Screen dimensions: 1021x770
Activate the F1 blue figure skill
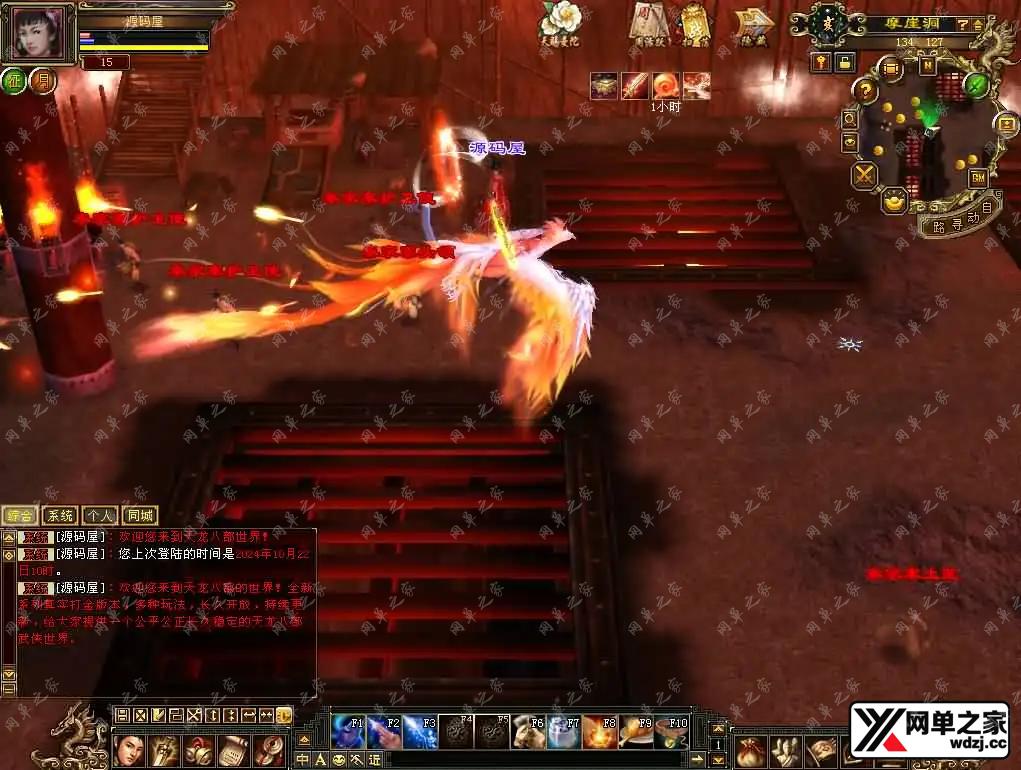(348, 732)
